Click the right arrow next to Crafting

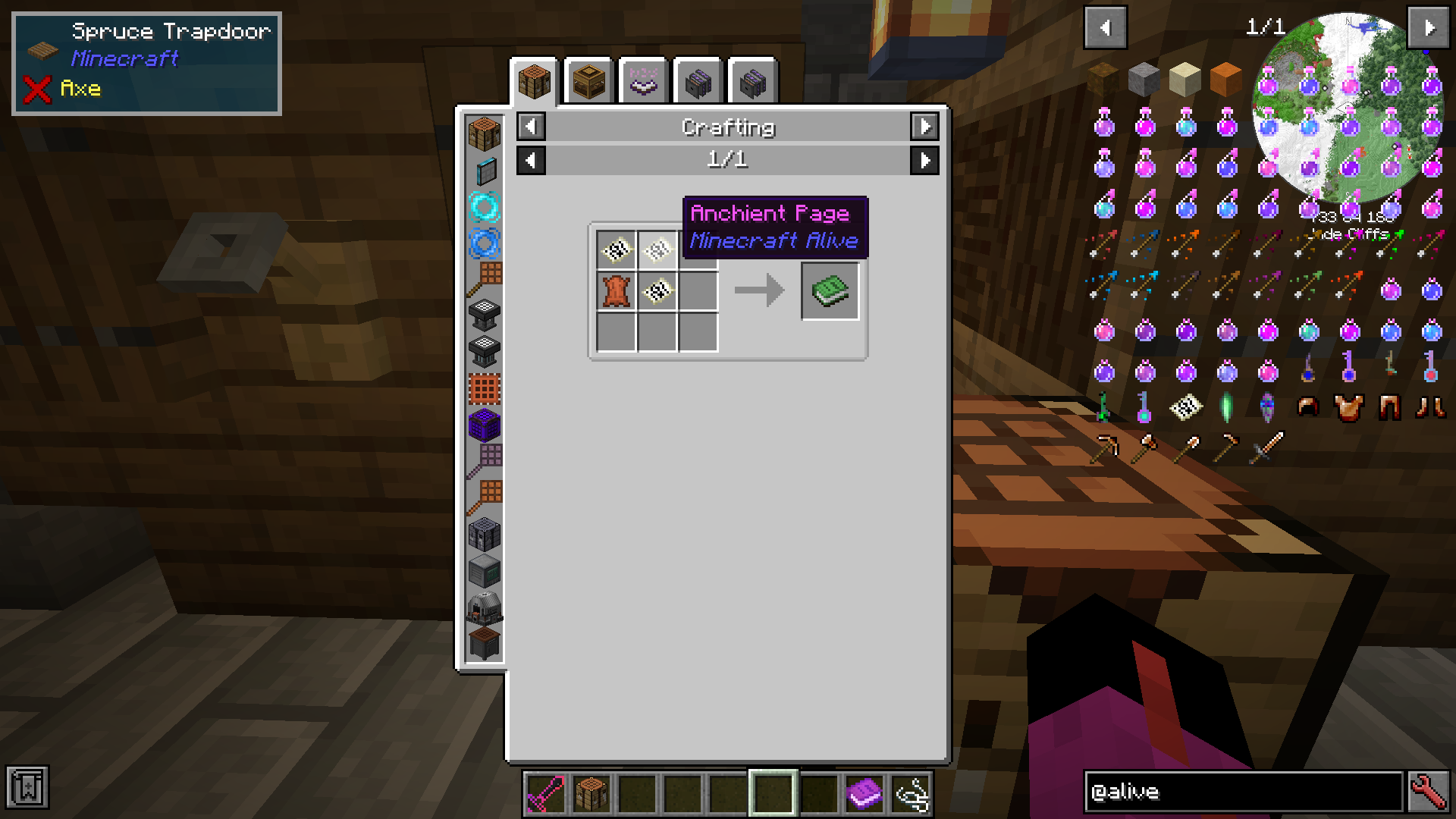tap(924, 127)
